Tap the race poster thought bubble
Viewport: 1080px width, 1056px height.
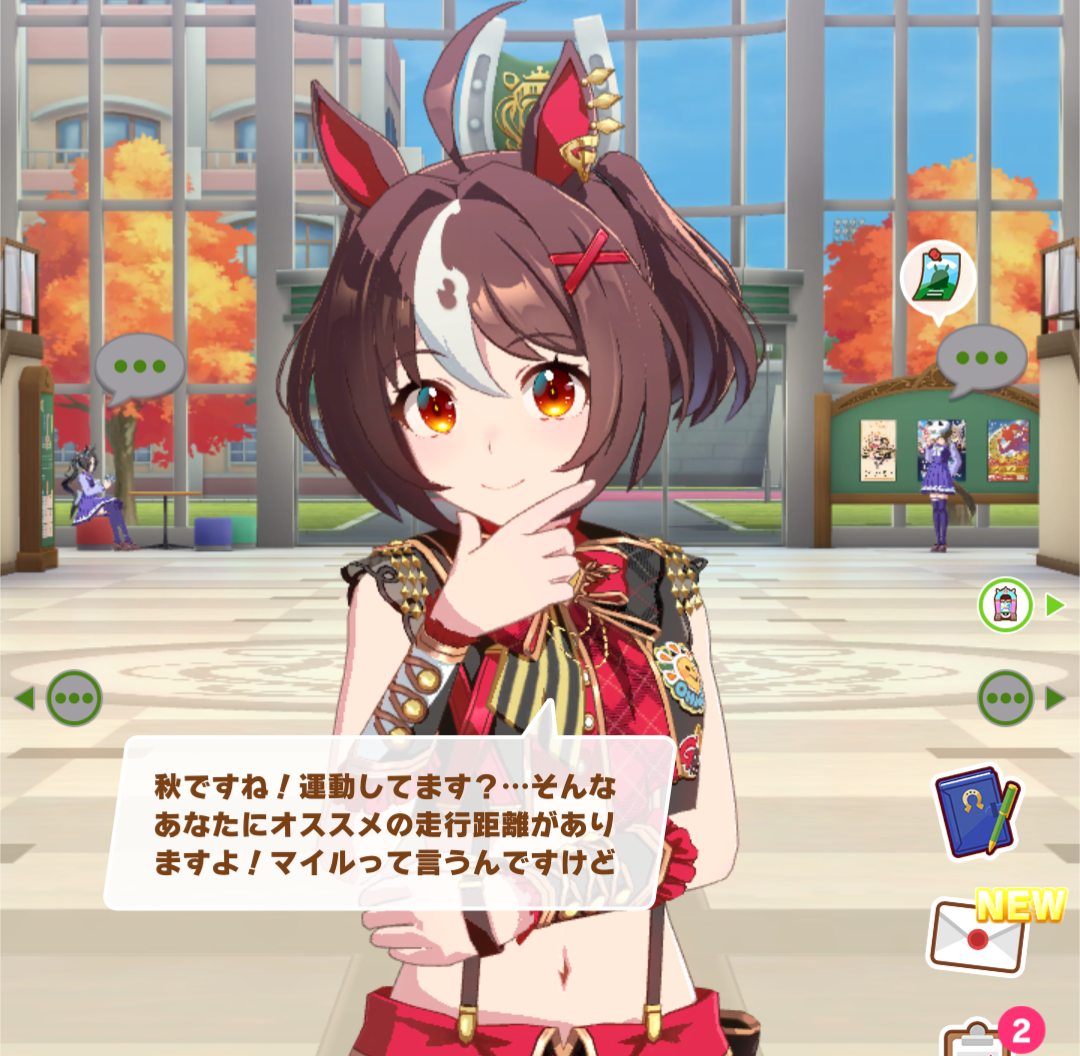937,279
